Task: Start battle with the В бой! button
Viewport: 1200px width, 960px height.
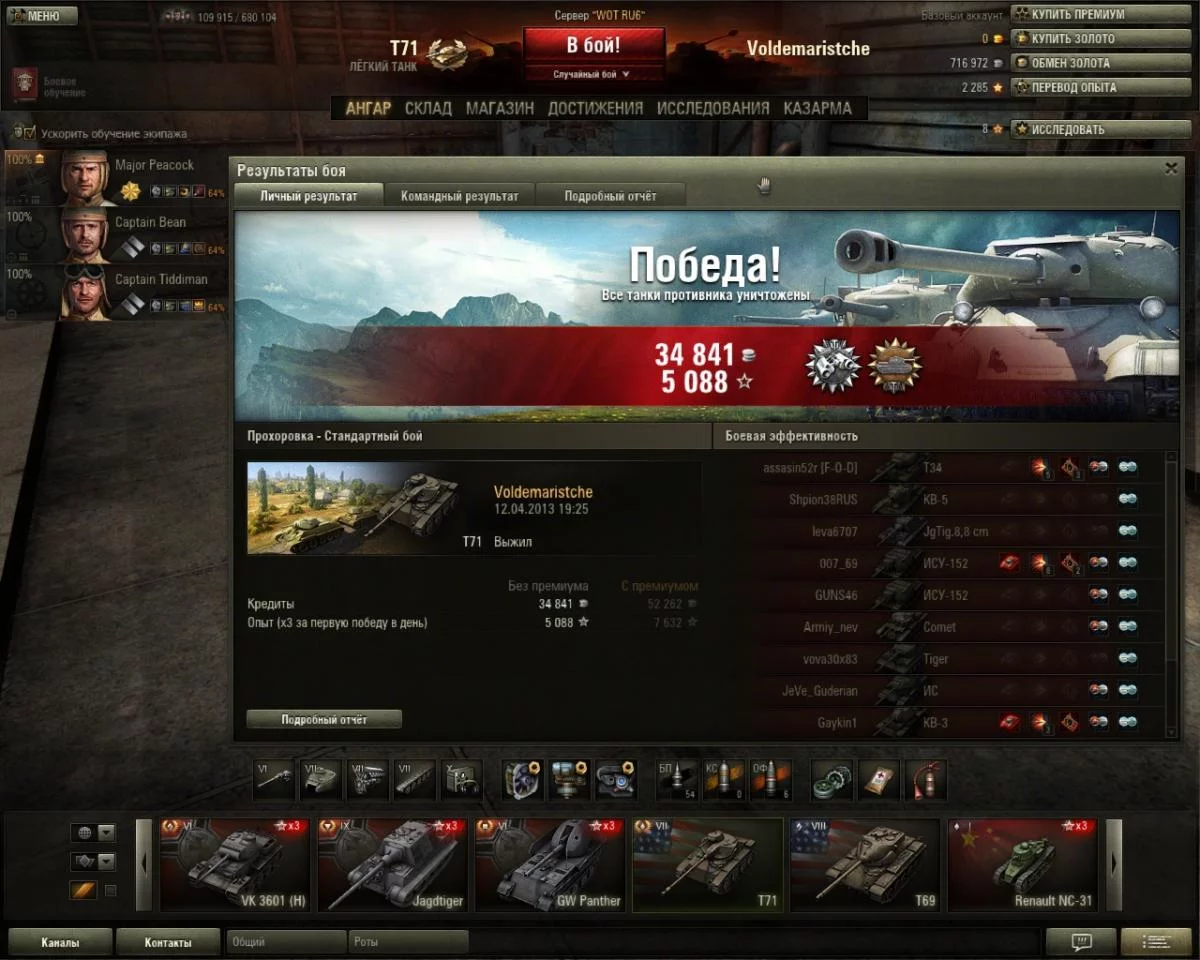Action: coord(593,46)
